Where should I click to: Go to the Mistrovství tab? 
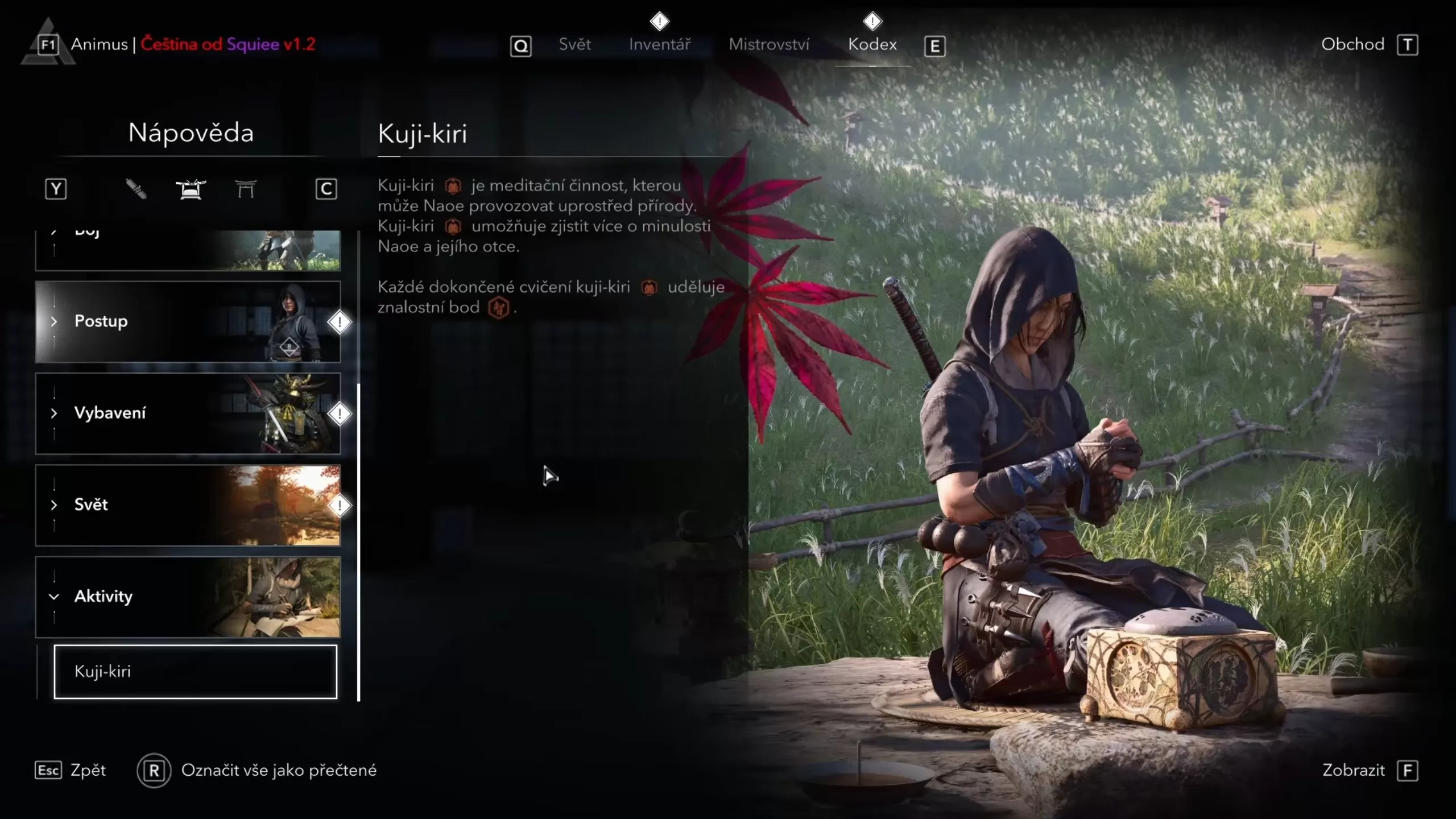tap(769, 44)
